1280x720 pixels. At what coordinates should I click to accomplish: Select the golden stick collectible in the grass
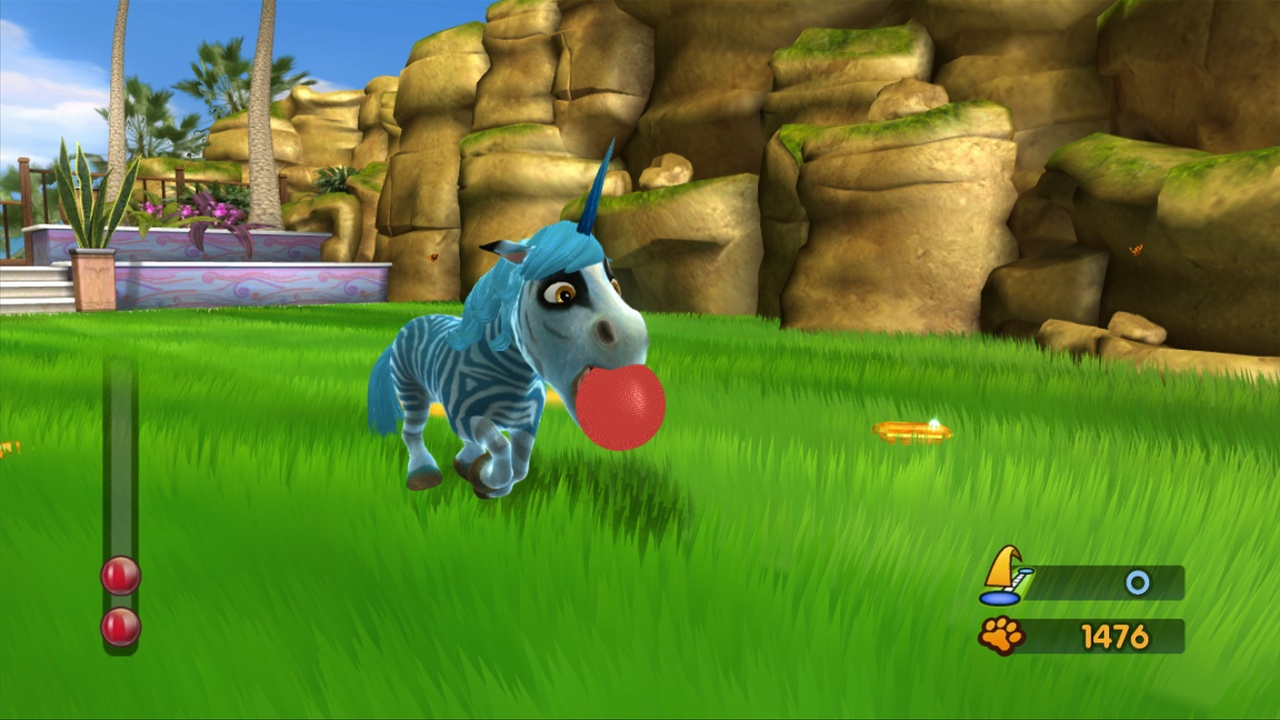click(x=911, y=430)
